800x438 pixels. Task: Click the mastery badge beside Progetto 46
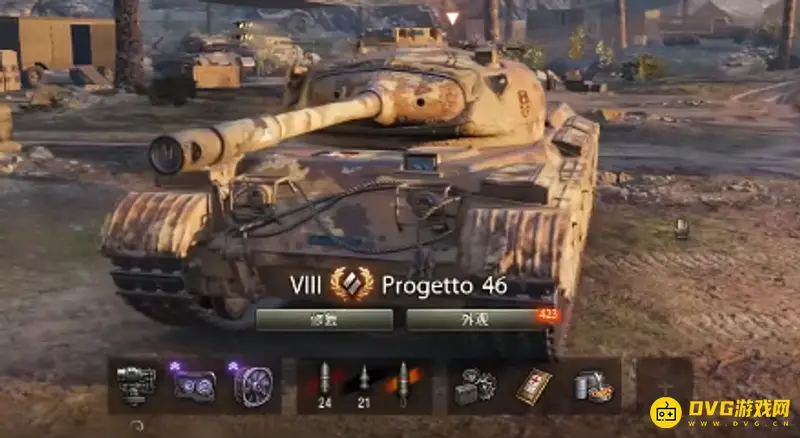point(351,285)
